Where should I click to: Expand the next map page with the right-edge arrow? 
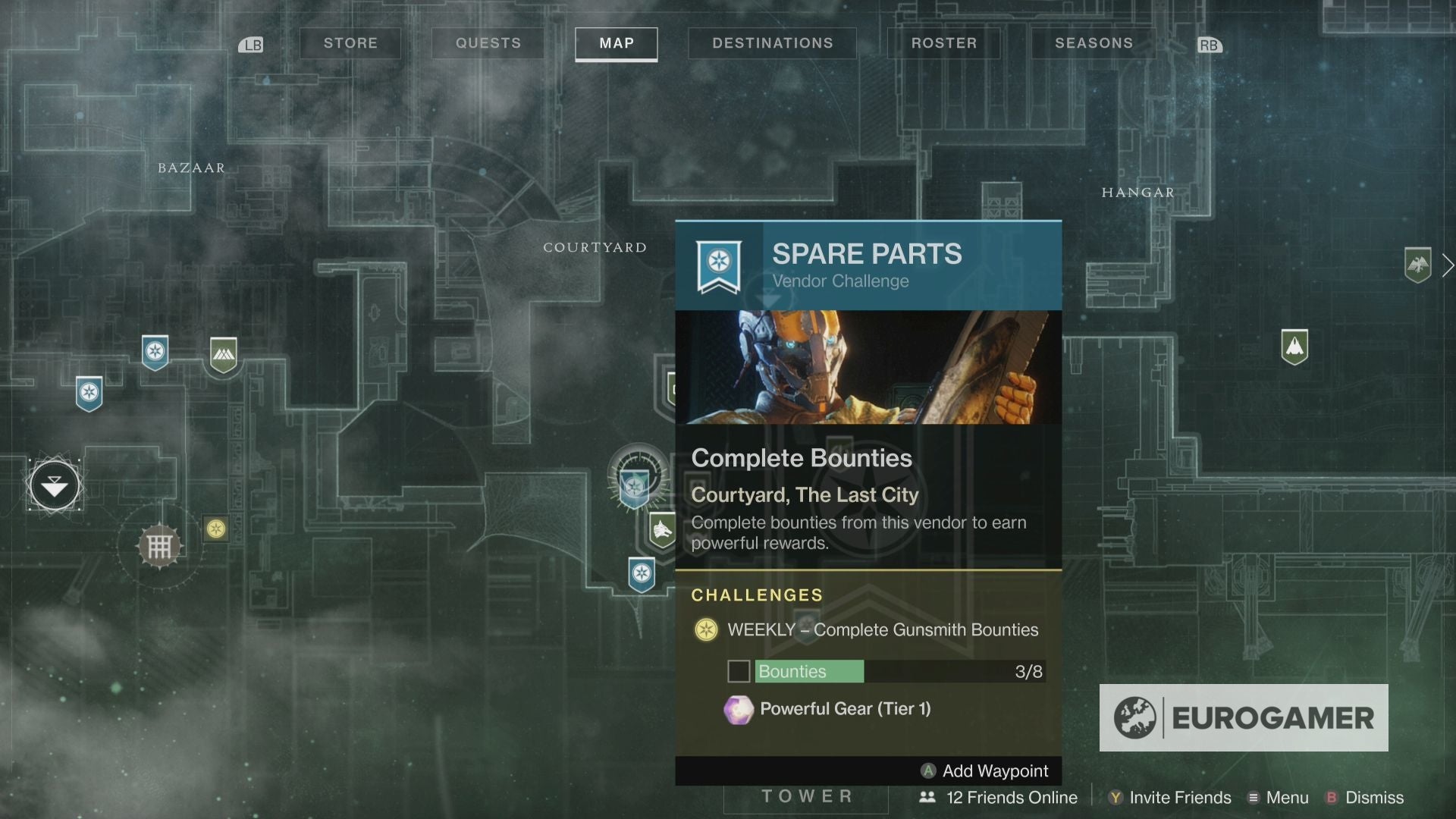1447,265
